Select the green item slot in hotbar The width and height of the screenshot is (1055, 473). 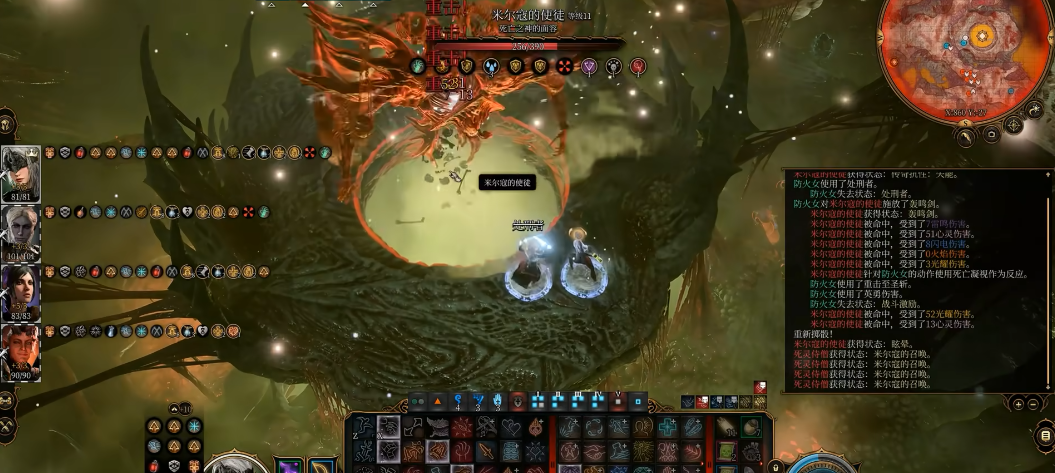pos(750,428)
